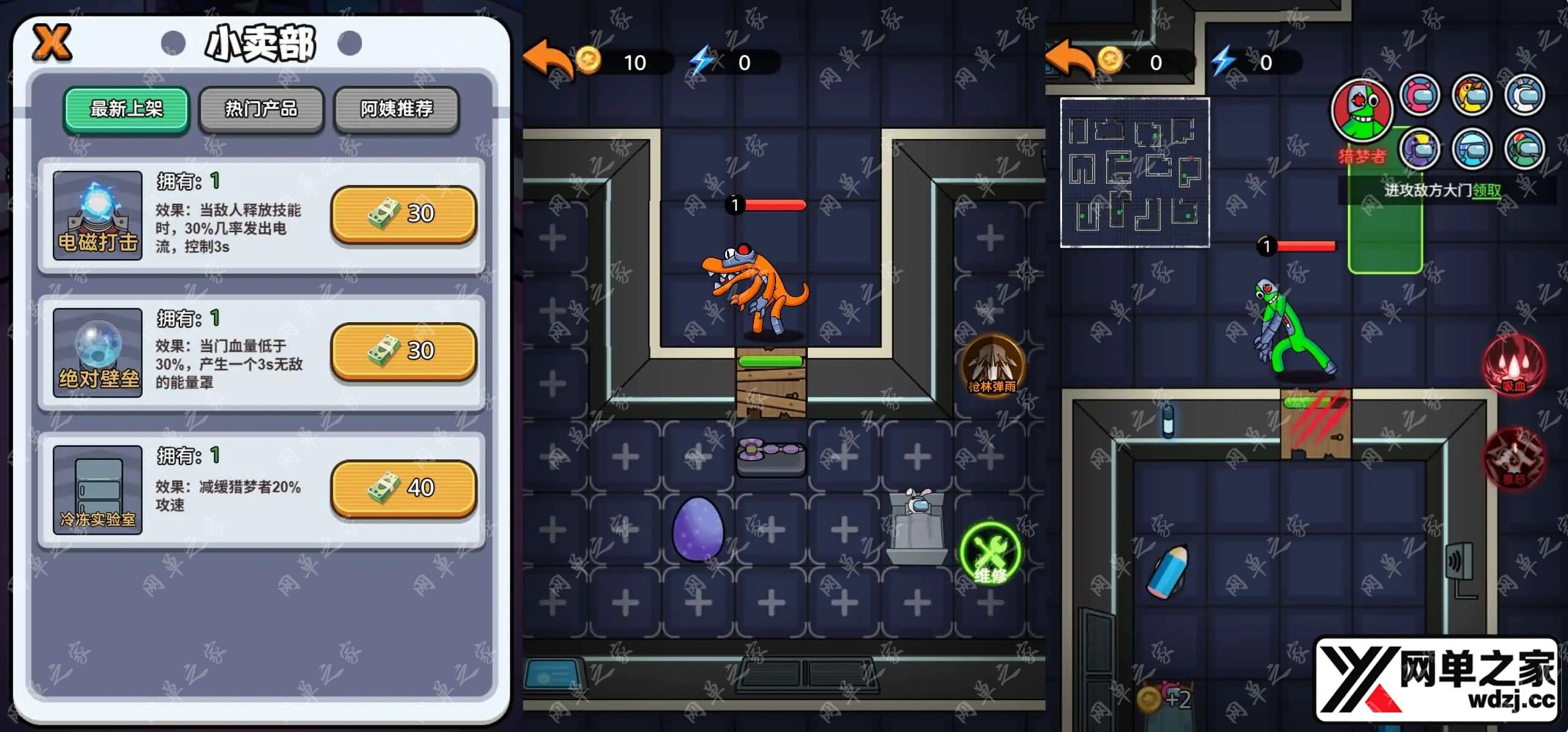
Task: Trigger the dark red skill below 吸血
Action: coord(1513,458)
